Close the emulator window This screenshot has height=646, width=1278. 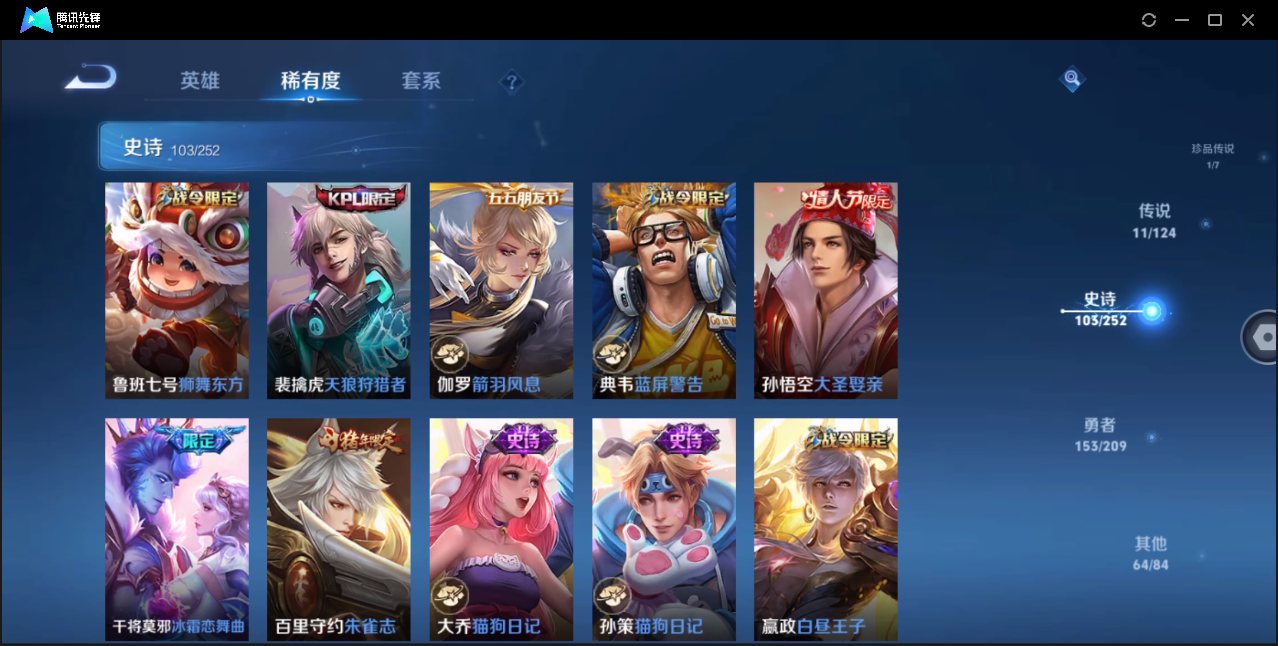pyautogui.click(x=1248, y=20)
